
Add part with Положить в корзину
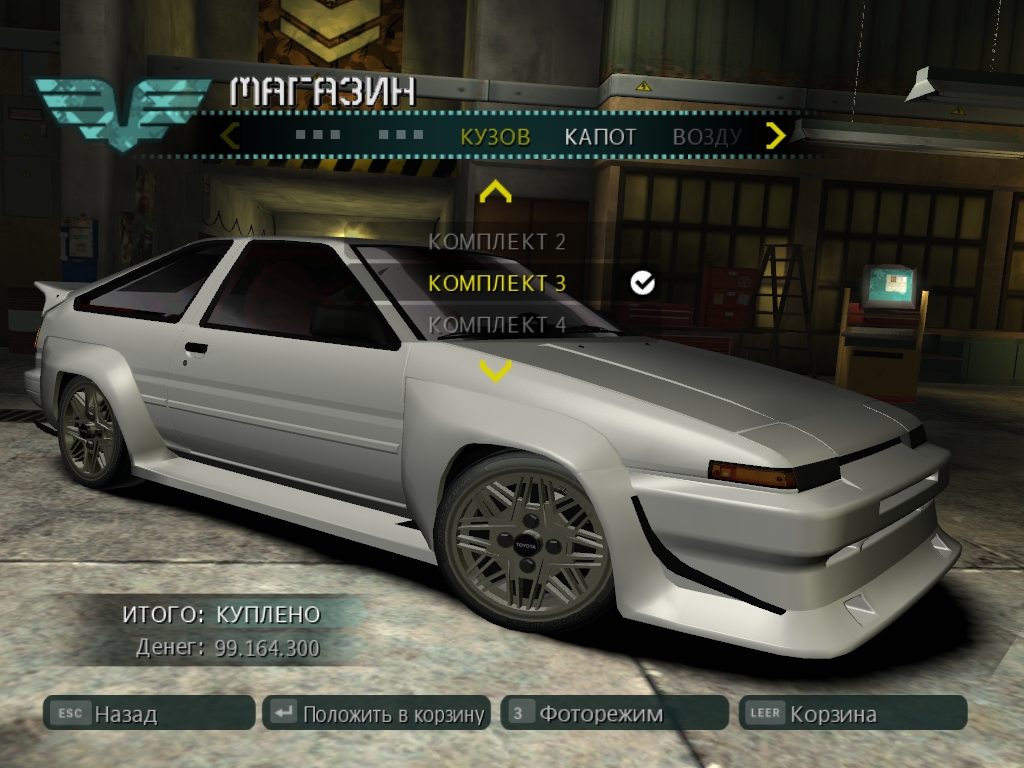[377, 714]
